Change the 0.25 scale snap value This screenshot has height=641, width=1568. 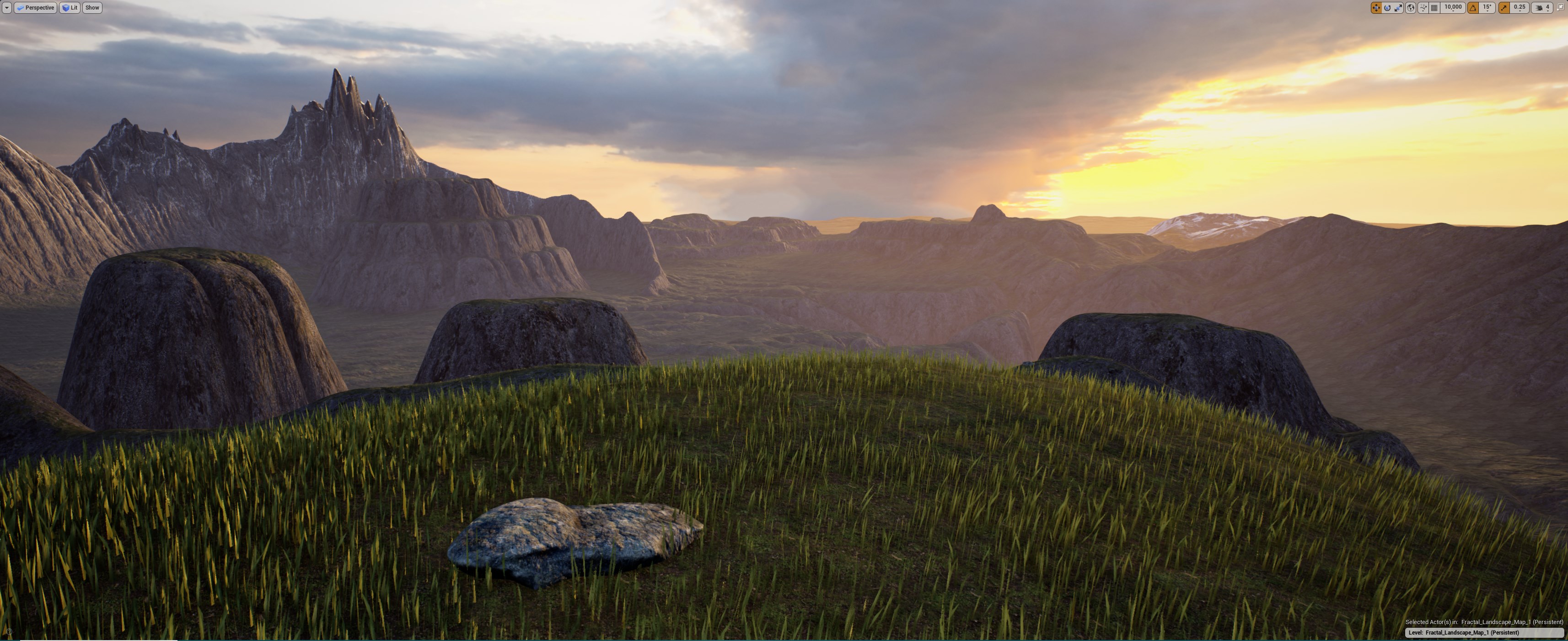(1520, 8)
